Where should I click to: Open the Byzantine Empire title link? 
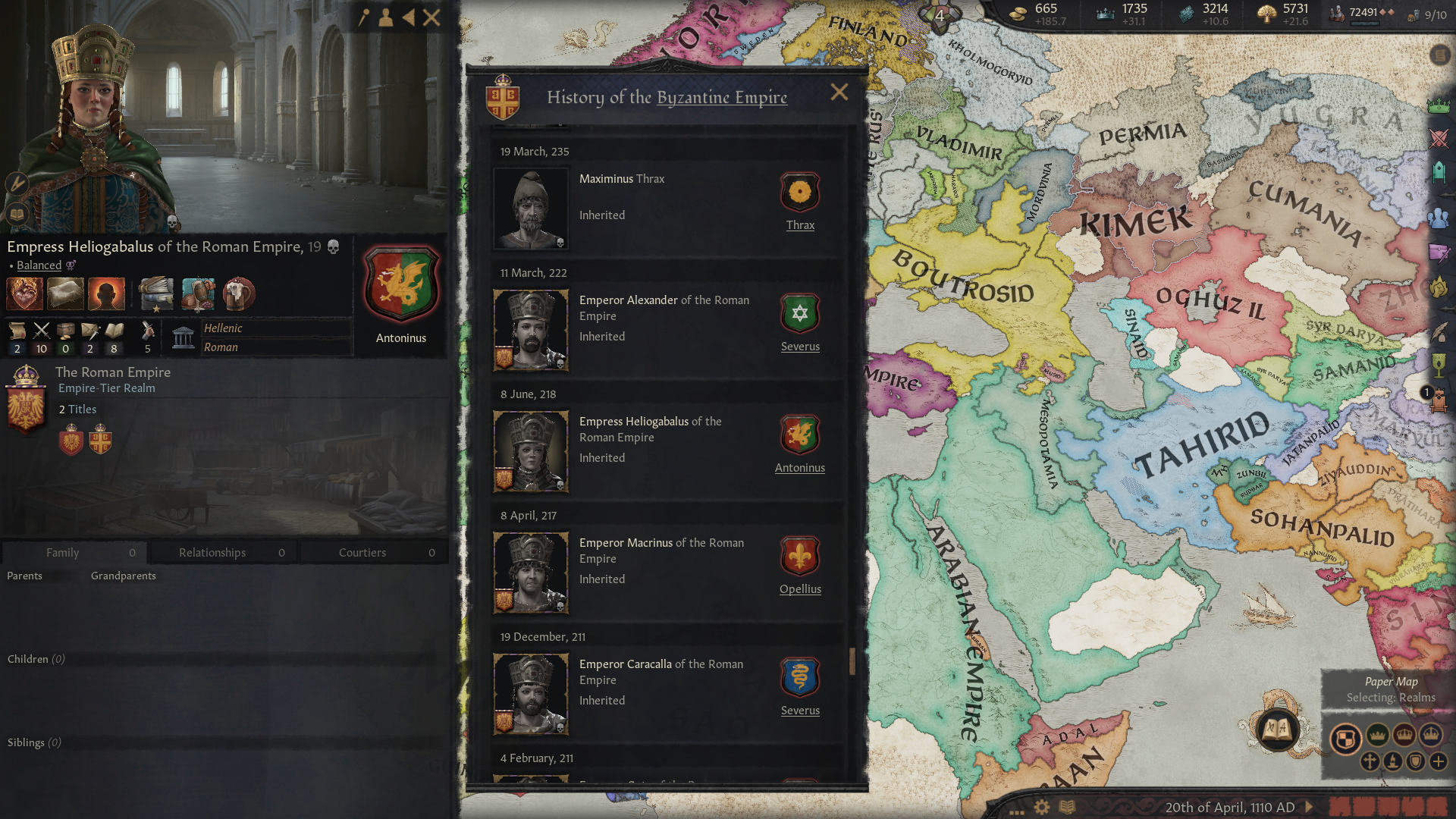click(721, 97)
